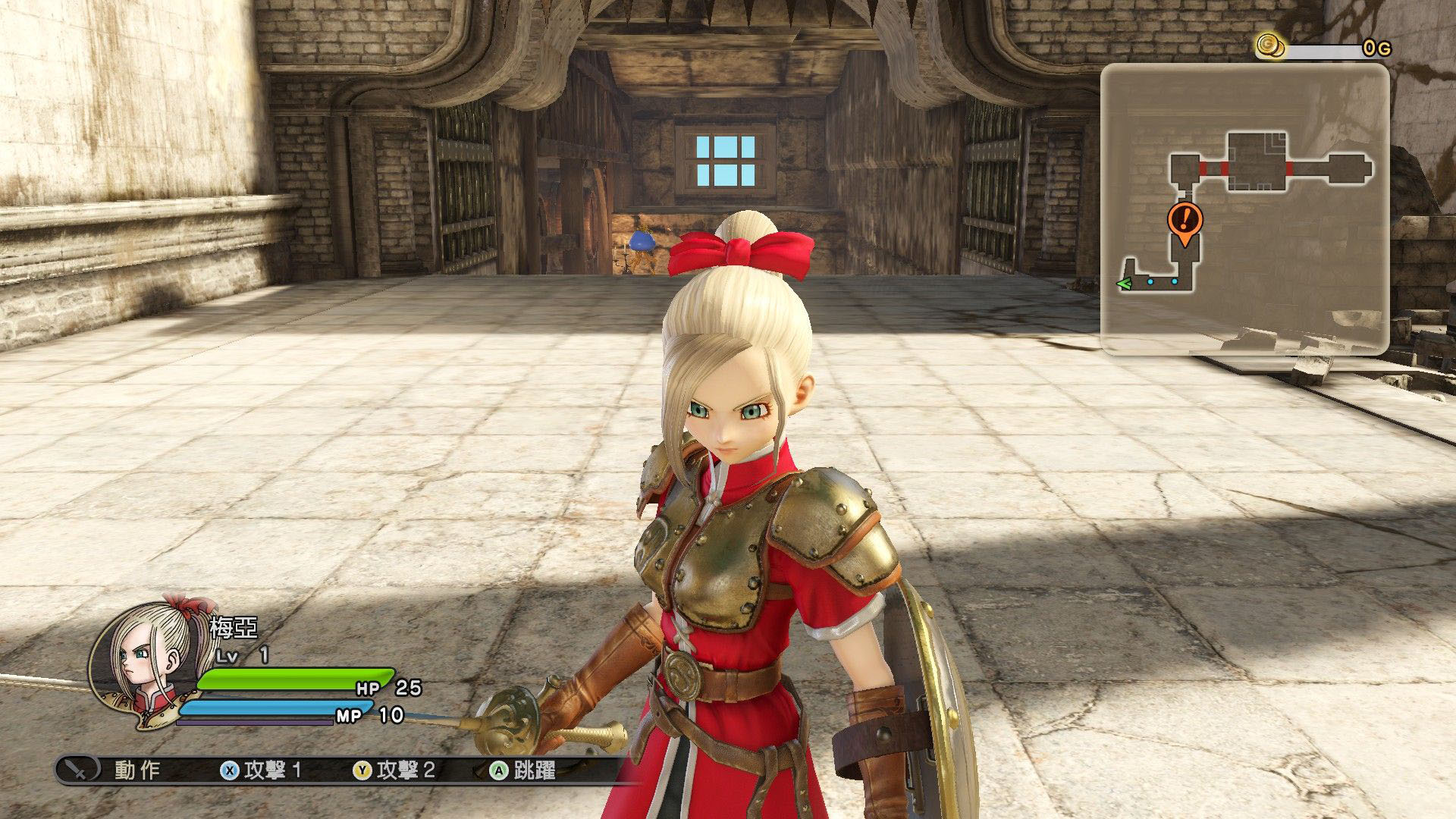Select the sword icon beside 動作
The height and width of the screenshot is (819, 1456).
pyautogui.click(x=77, y=769)
